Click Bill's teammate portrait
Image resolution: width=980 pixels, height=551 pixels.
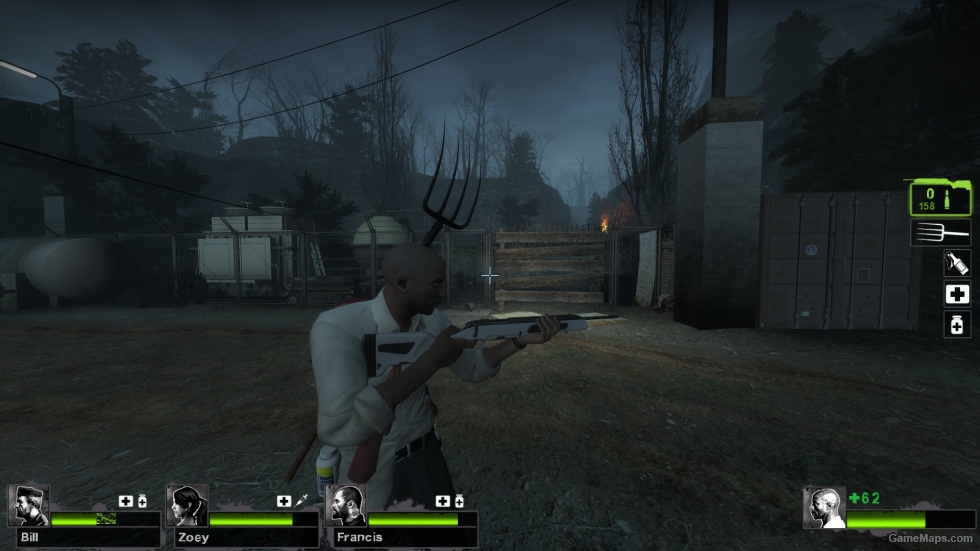pos(29,506)
